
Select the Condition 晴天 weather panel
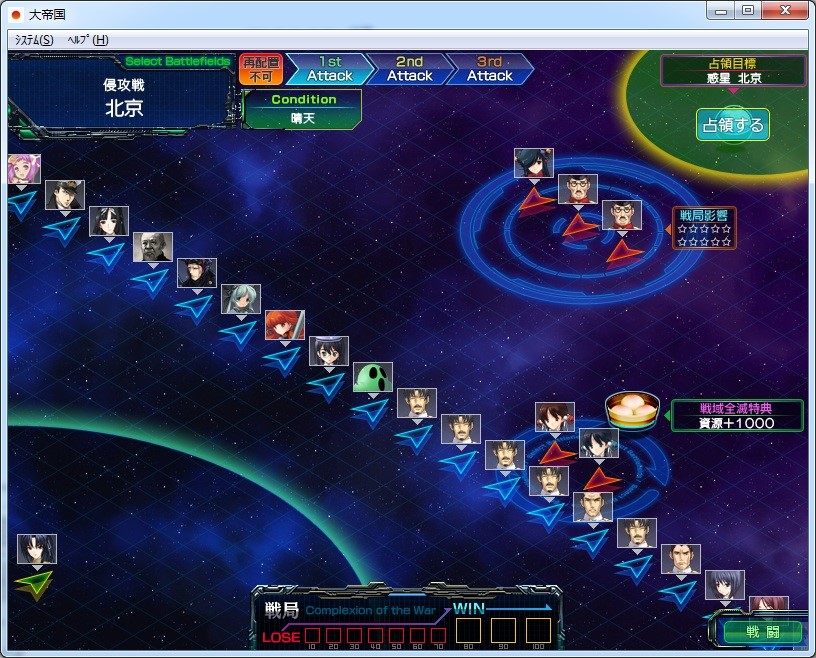click(x=303, y=108)
